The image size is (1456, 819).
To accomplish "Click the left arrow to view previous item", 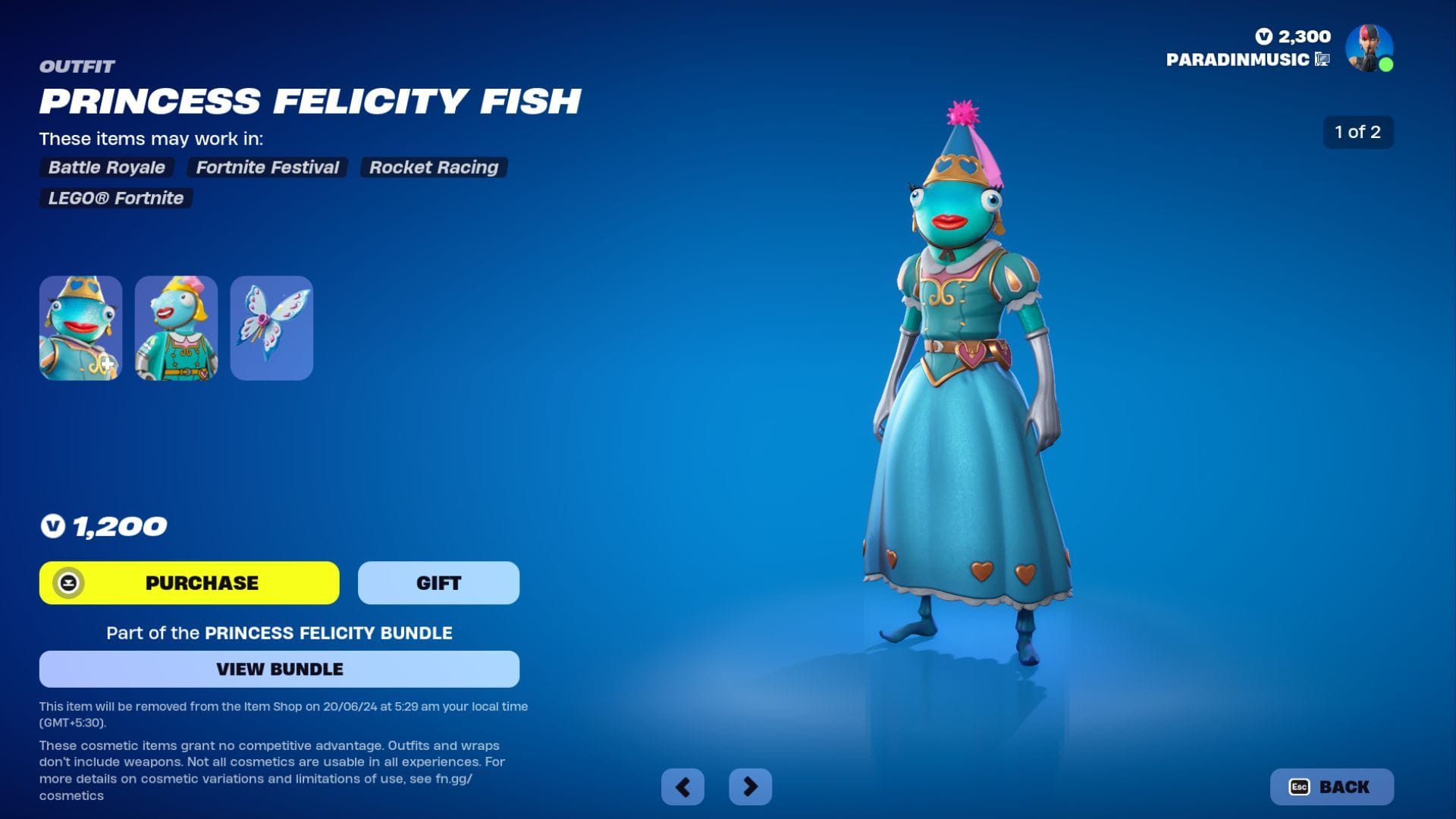I will point(682,786).
